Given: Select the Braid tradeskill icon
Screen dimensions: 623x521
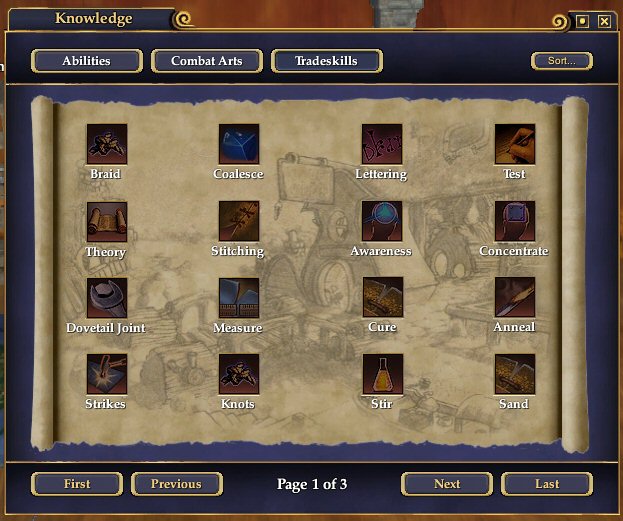Looking at the screenshot, I should tap(106, 144).
